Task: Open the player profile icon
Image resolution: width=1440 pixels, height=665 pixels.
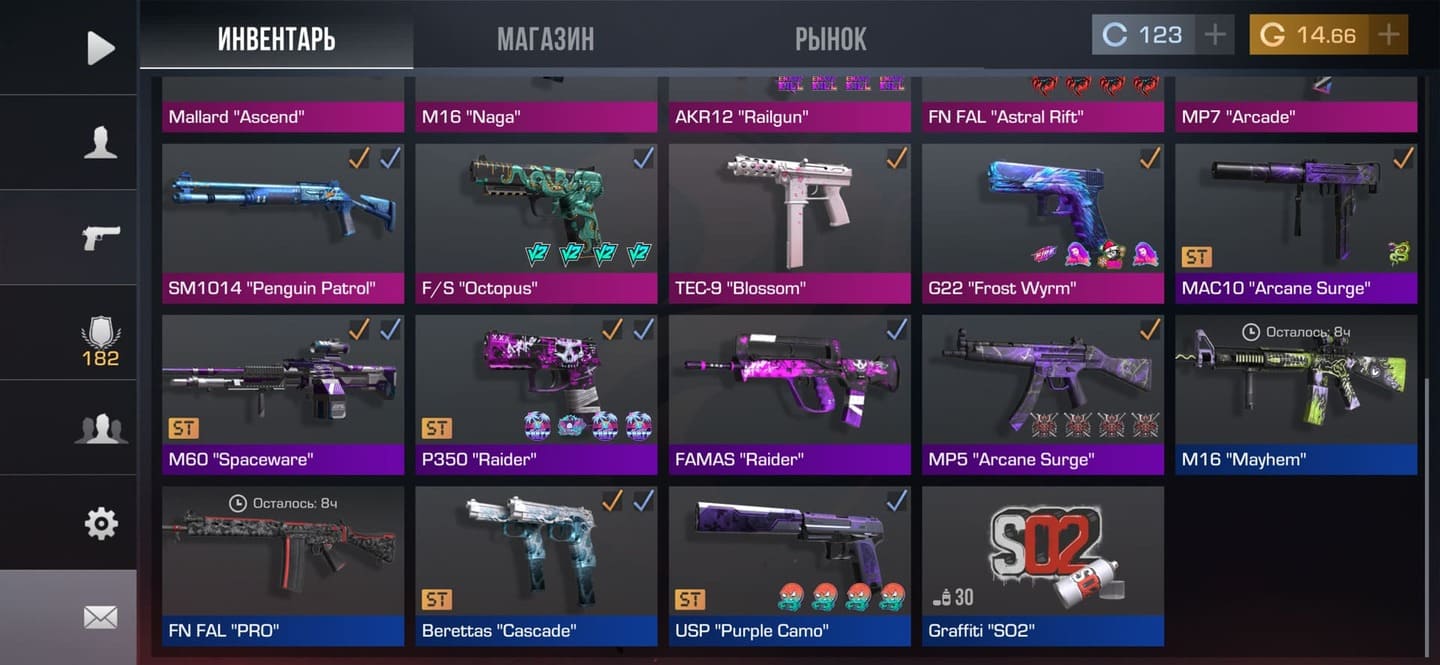Action: pos(100,143)
